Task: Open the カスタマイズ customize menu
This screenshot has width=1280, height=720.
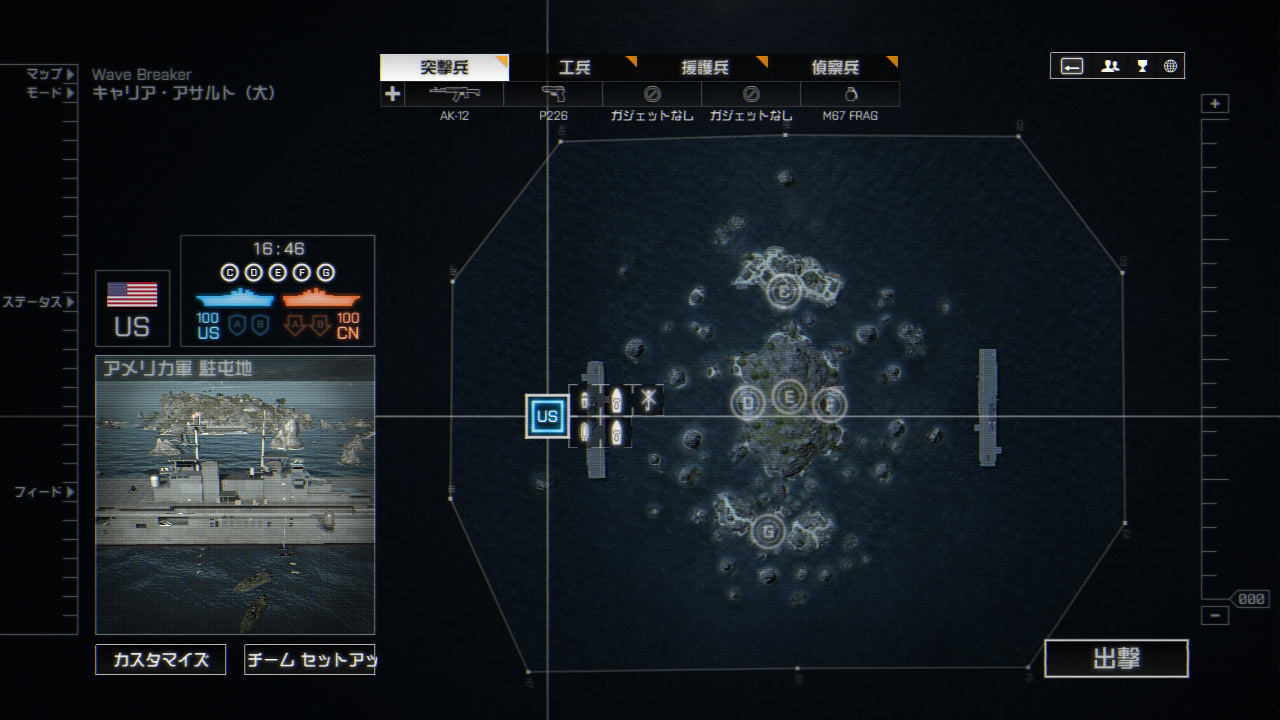Action: [x=161, y=660]
